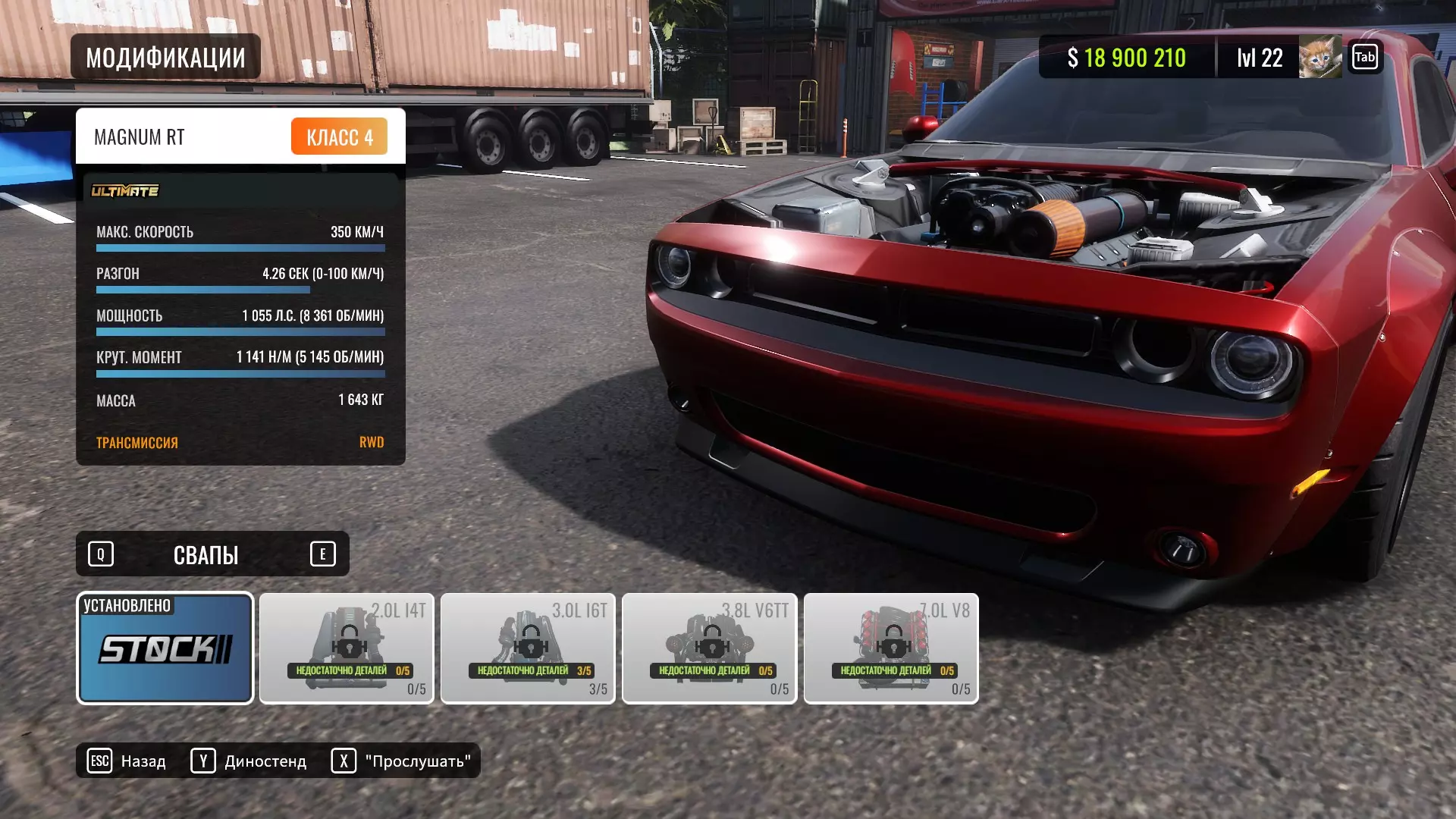Viewport: 1456px width, 819px height.
Task: Choose the 7.0L V8 engine swap
Action: click(x=891, y=648)
